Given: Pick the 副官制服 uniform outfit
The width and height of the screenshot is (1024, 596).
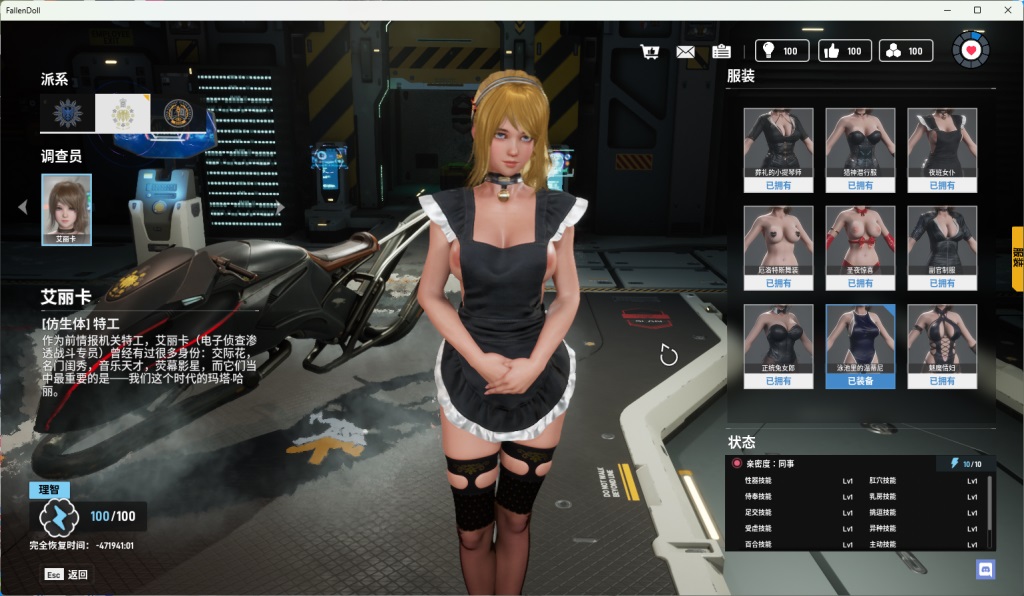Looking at the screenshot, I should pos(942,248).
